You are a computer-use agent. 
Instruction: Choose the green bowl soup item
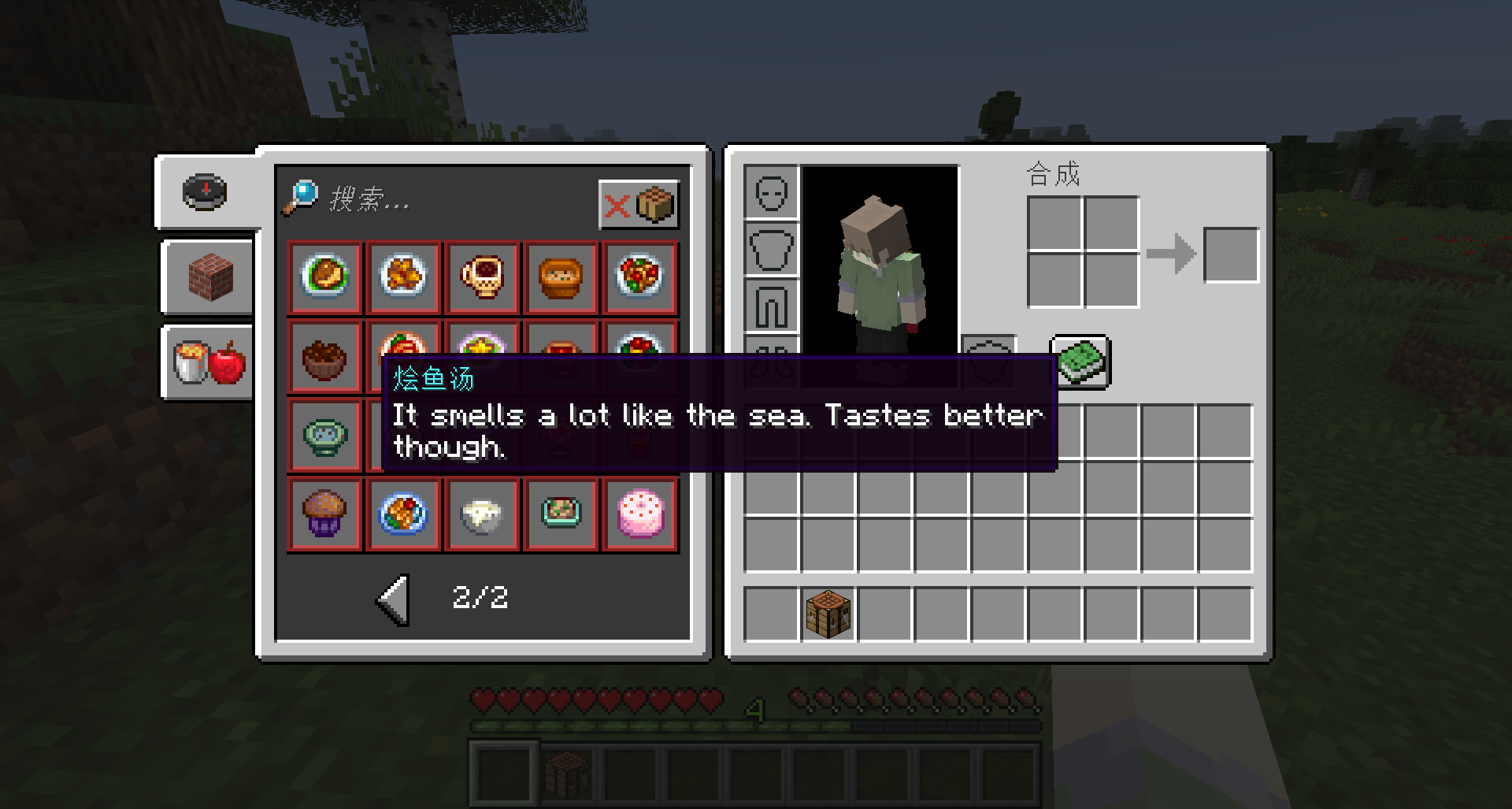click(x=324, y=436)
